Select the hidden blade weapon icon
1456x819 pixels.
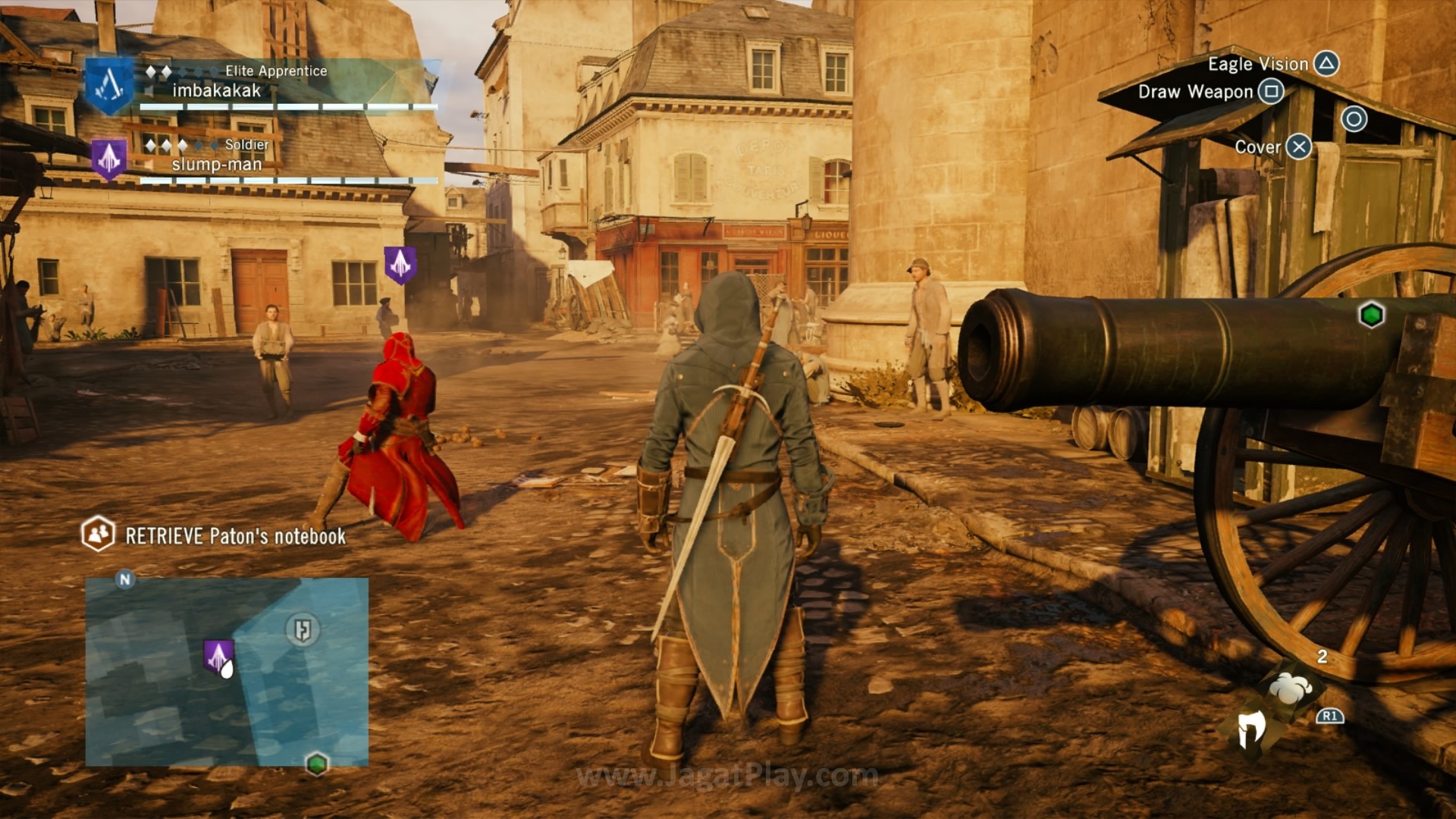point(1251,730)
